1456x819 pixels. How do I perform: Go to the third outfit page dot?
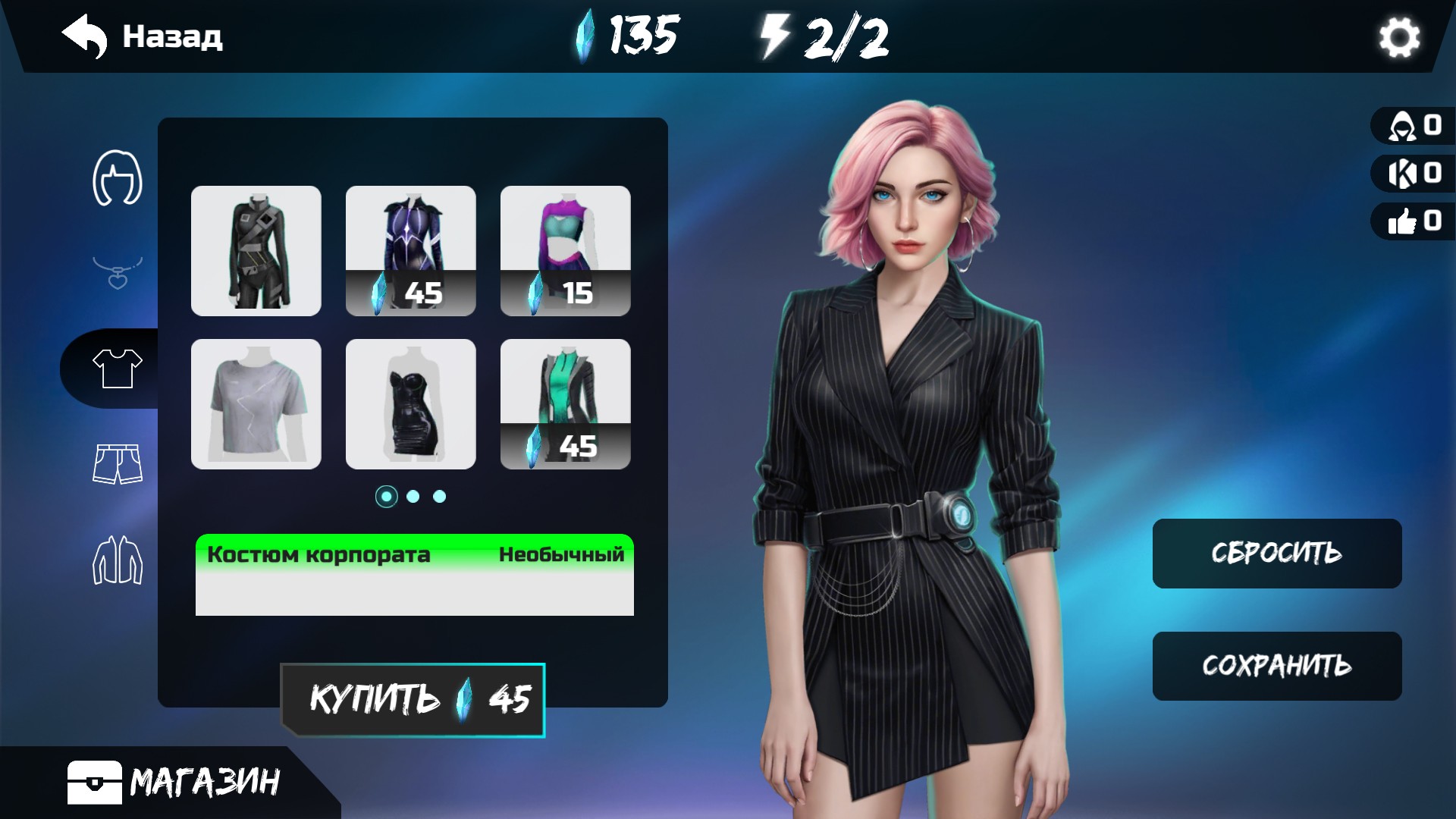pyautogui.click(x=440, y=497)
